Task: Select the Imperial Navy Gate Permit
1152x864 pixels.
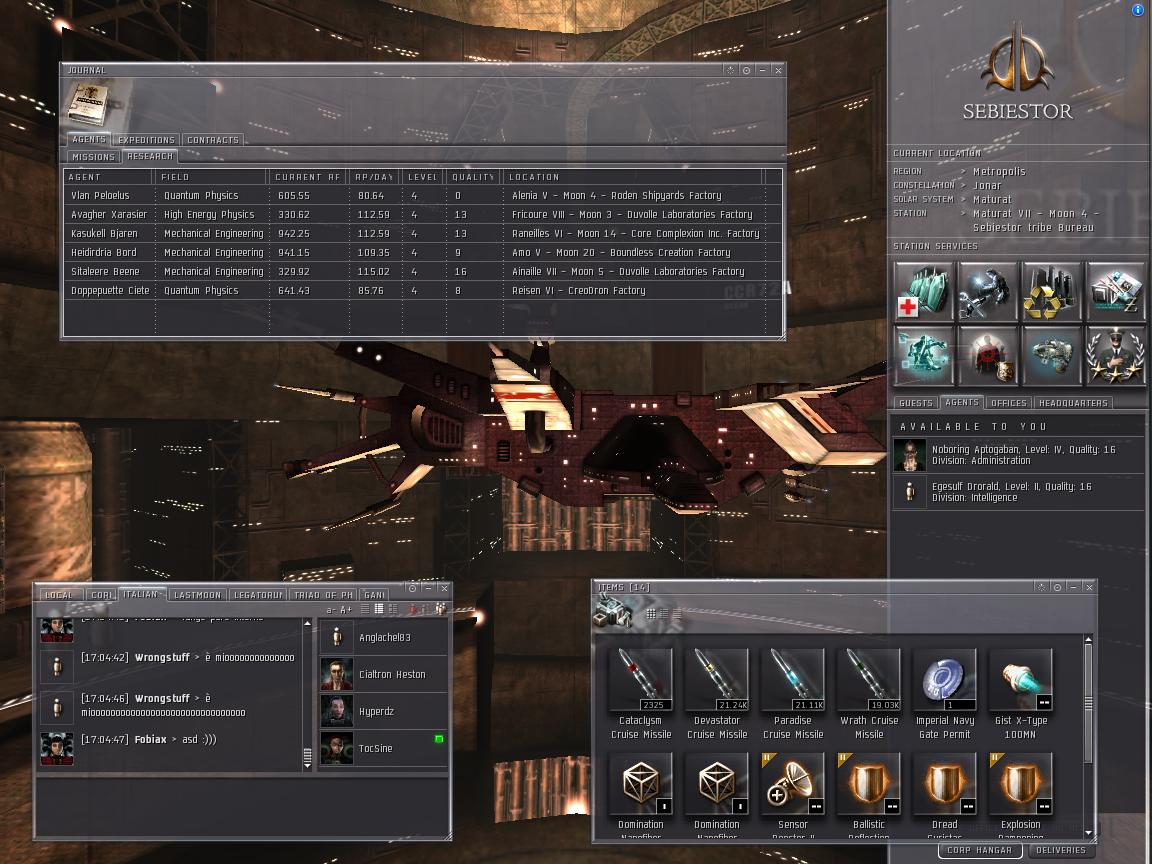Action: click(945, 681)
